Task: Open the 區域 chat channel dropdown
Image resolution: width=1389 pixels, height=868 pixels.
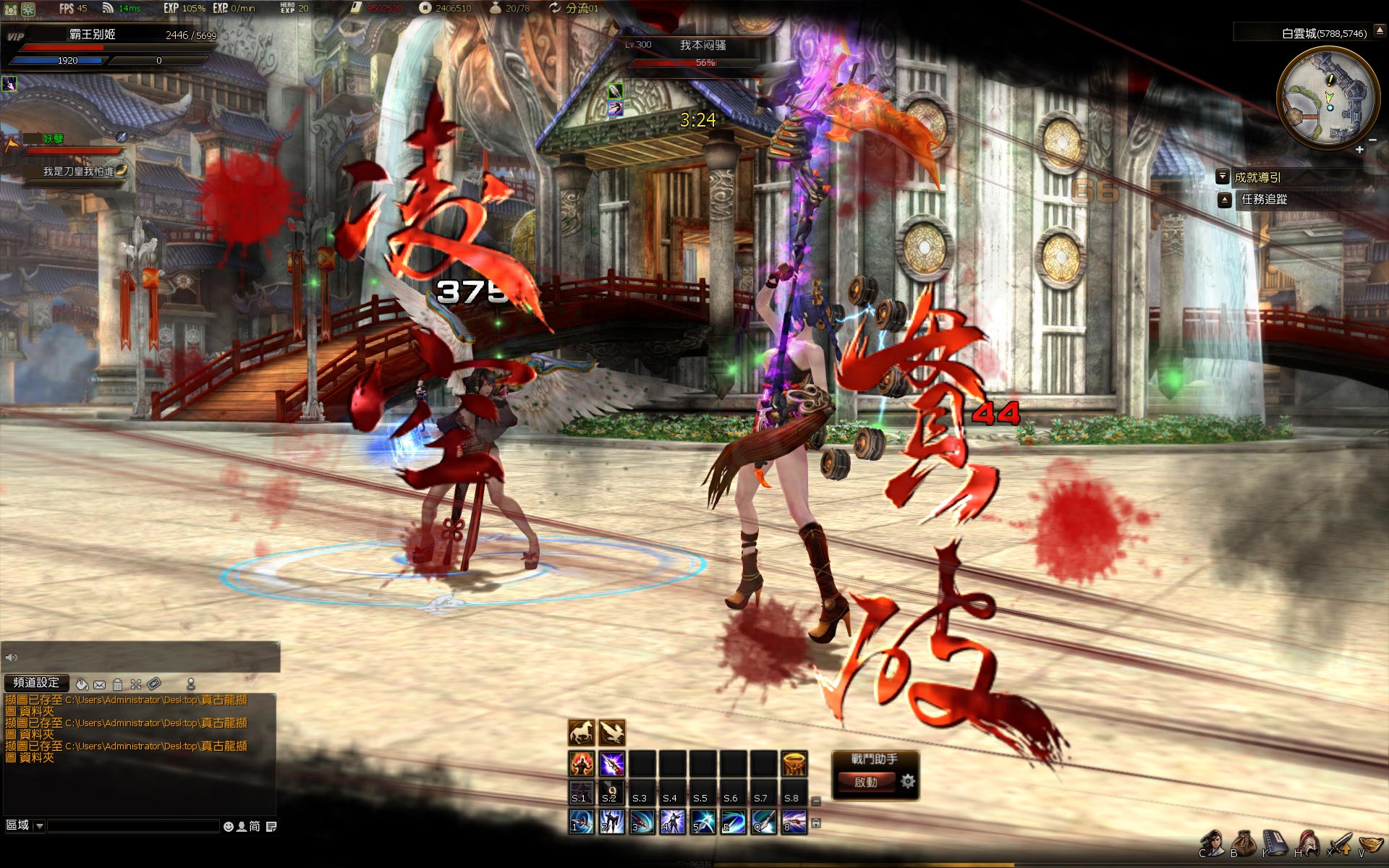Action: [39, 826]
